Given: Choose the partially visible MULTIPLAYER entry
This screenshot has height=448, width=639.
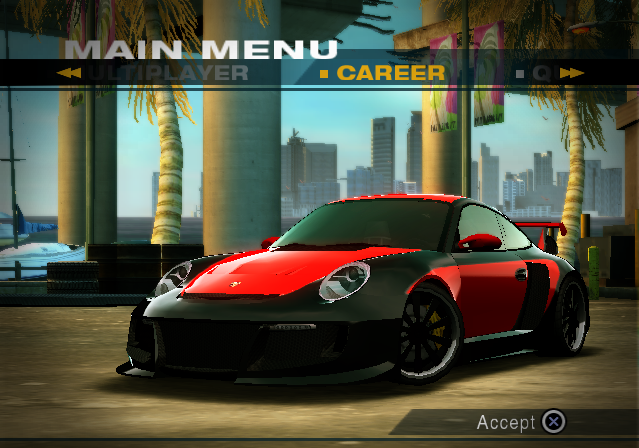Looking at the screenshot, I should pyautogui.click(x=168, y=73).
